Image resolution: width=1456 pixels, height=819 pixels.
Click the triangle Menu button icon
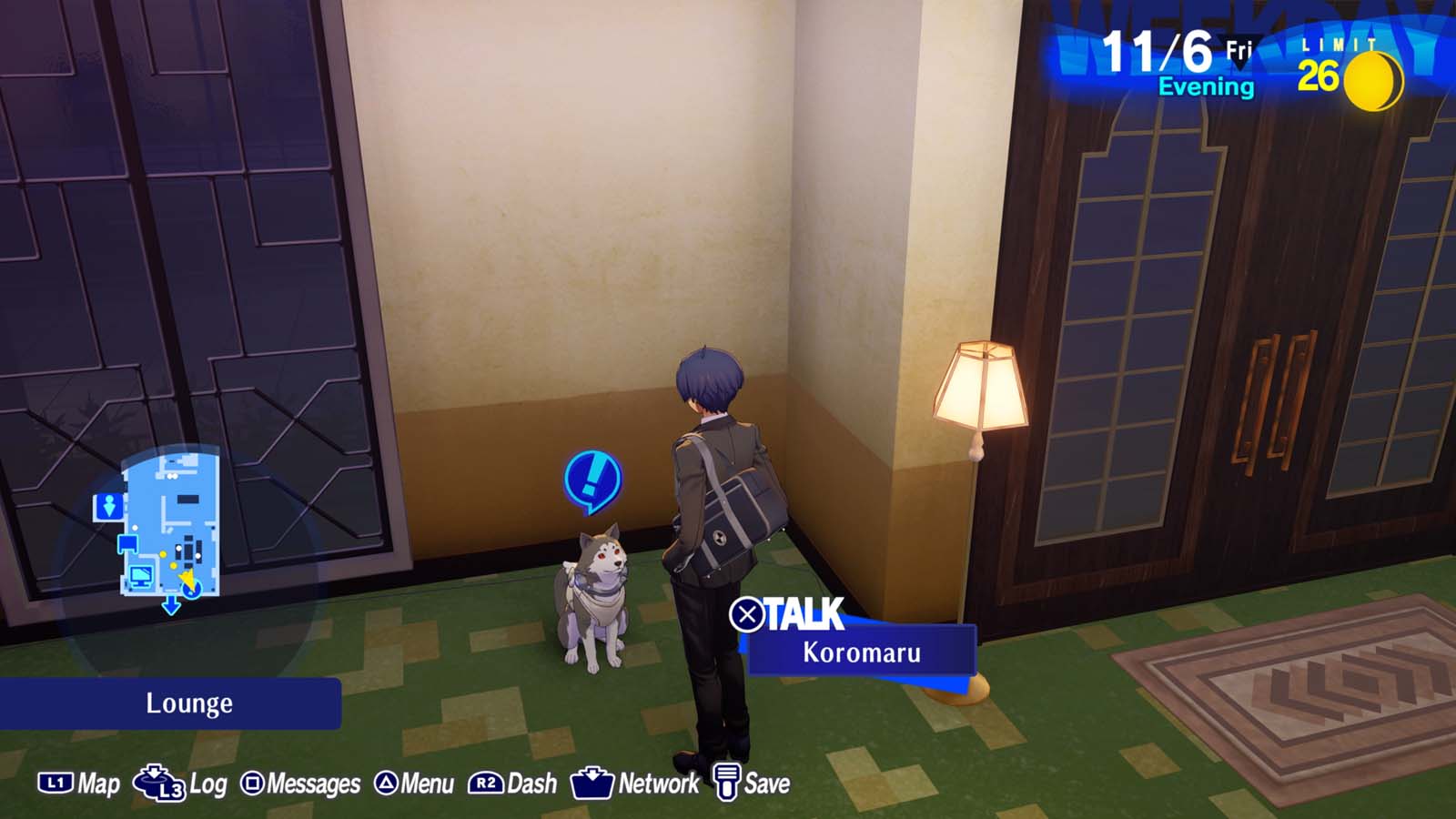pos(388,781)
